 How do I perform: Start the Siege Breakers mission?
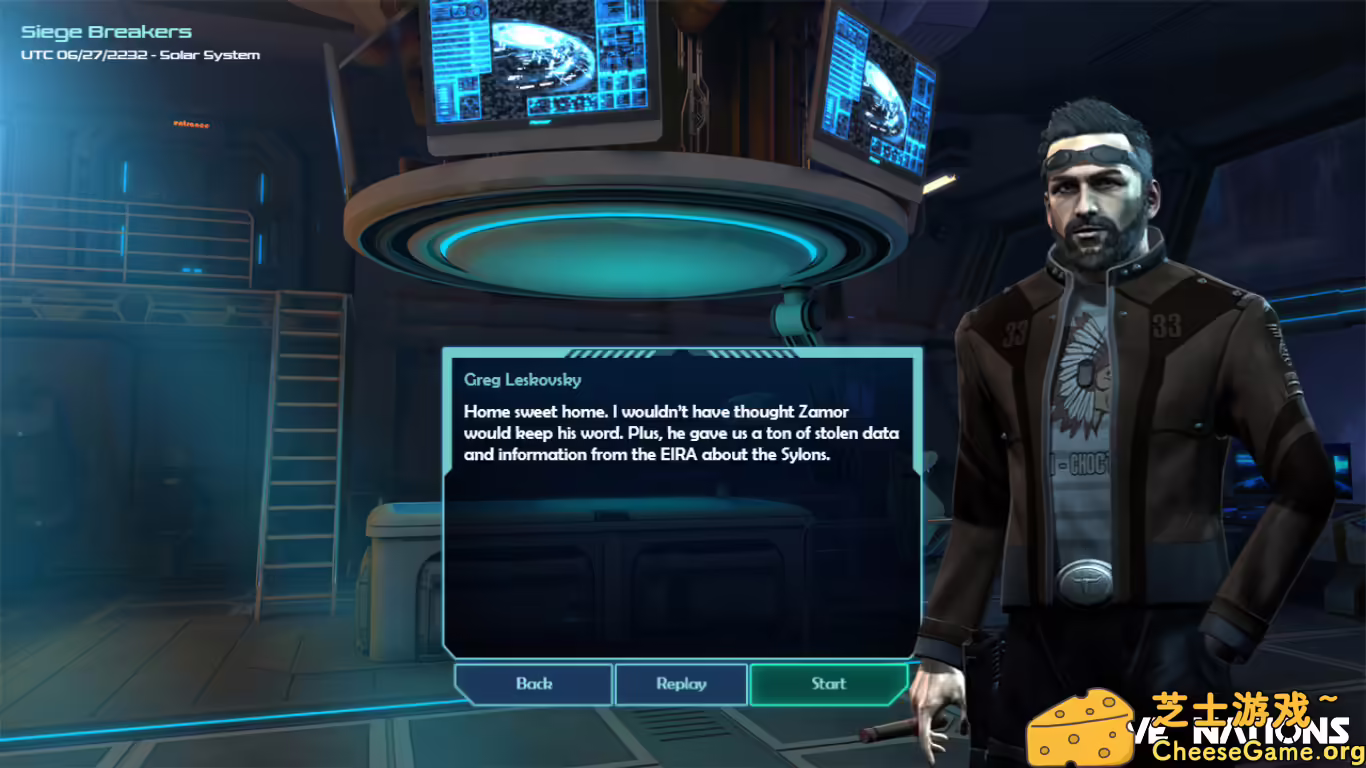click(828, 684)
